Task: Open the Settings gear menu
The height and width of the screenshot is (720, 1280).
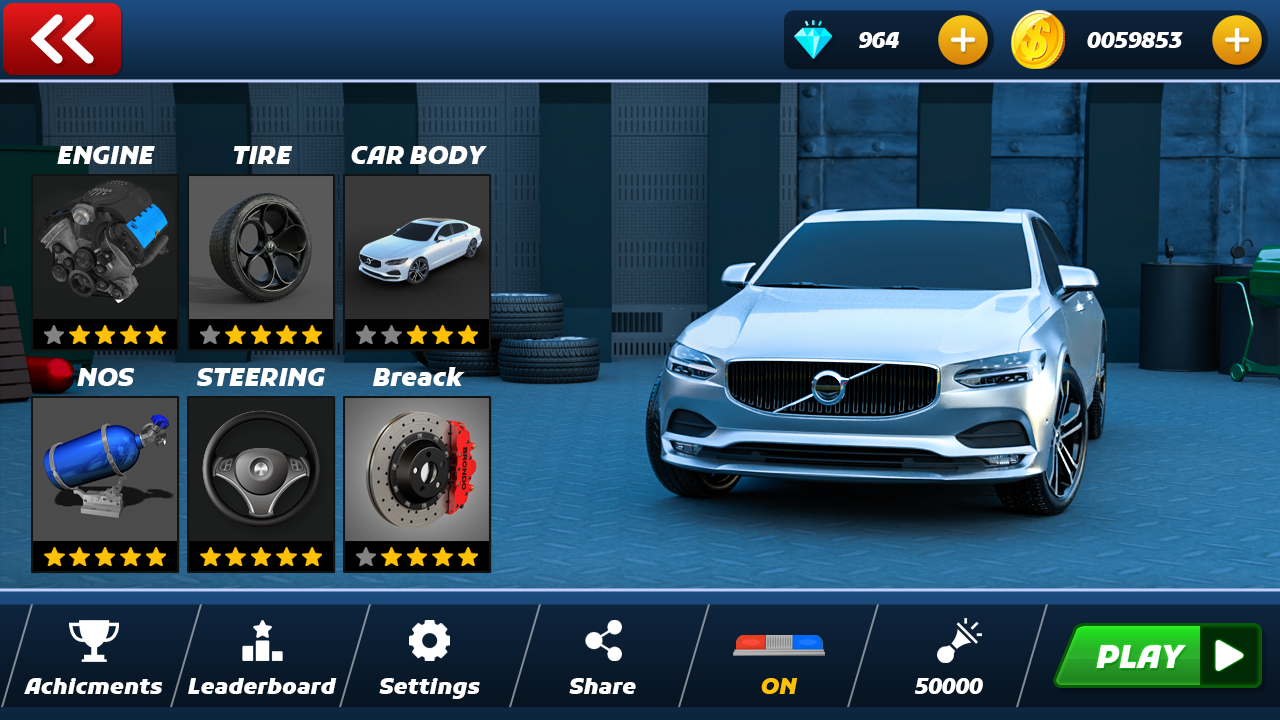Action: click(x=429, y=657)
